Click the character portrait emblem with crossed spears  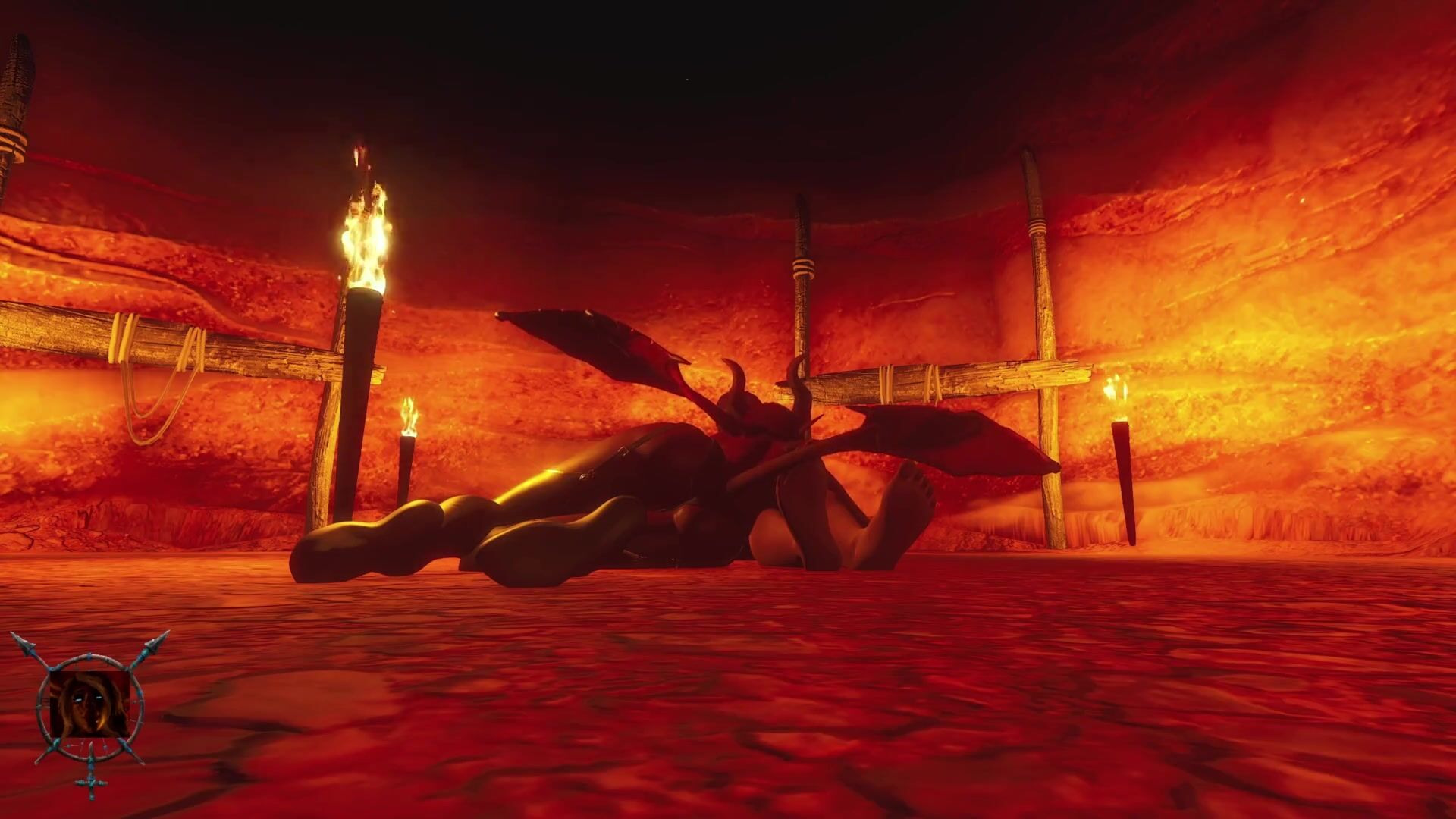click(89, 707)
